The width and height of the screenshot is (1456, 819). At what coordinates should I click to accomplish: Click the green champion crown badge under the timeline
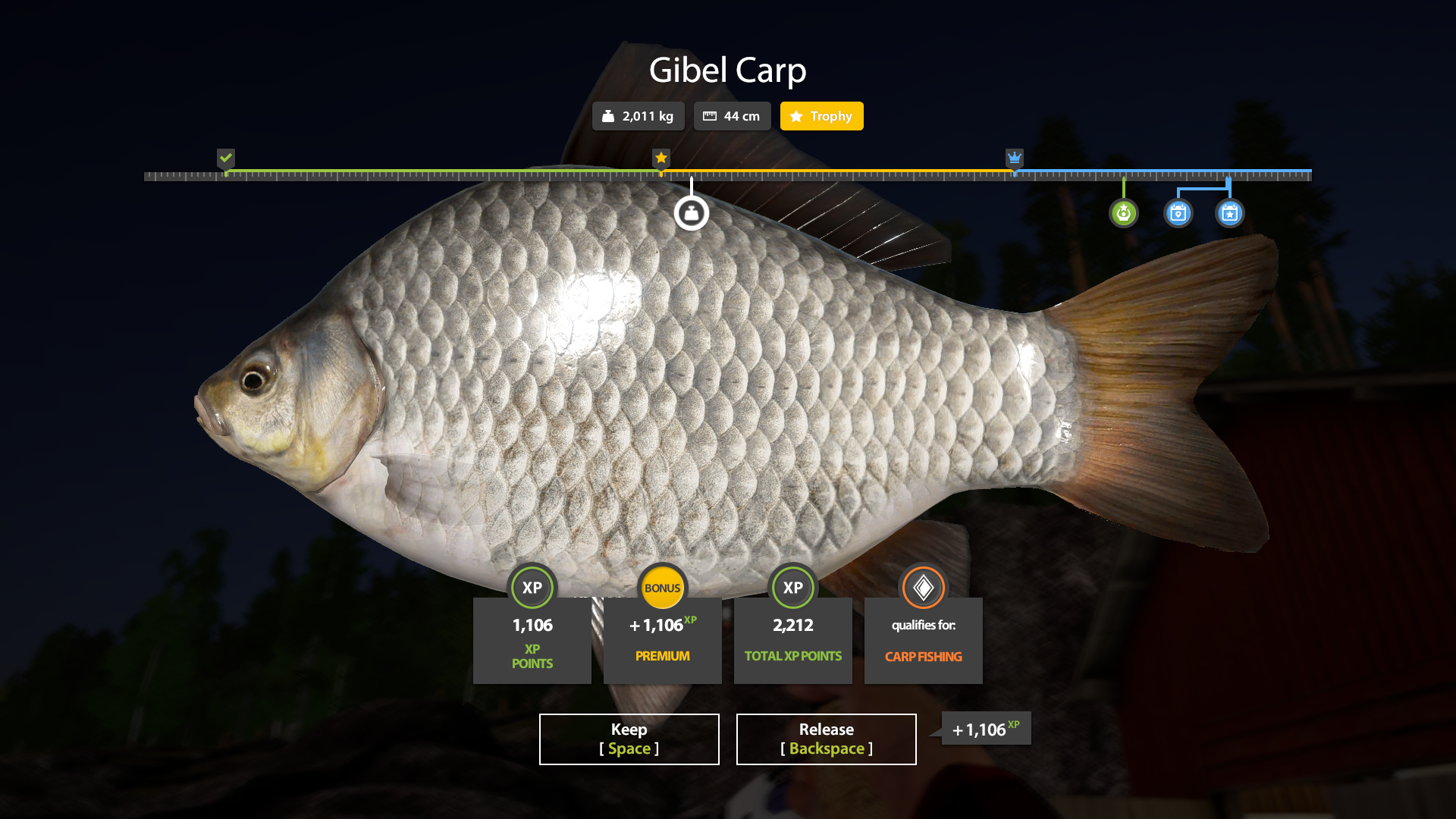point(1123,213)
